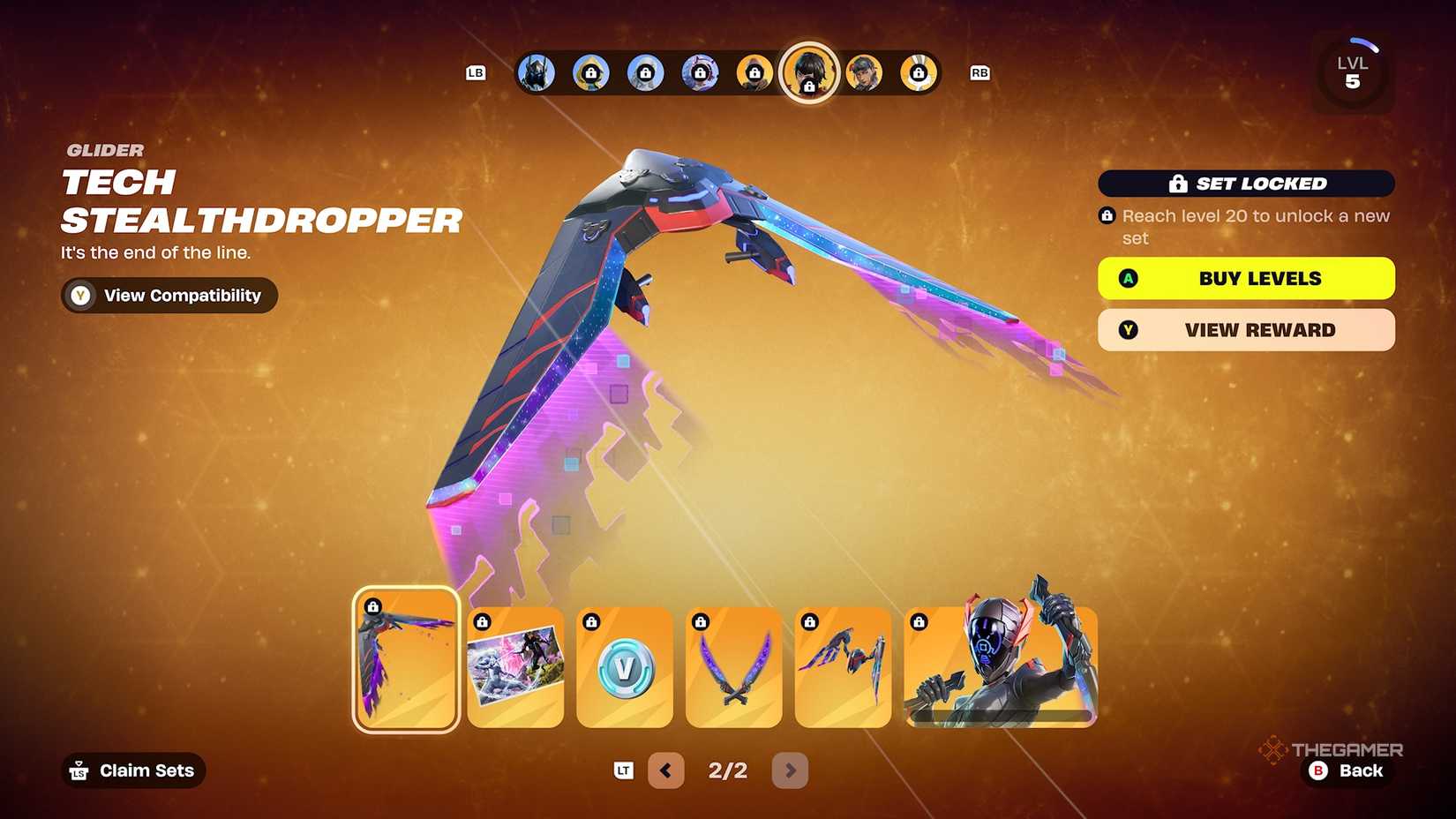Open View Compatibility

[x=168, y=295]
